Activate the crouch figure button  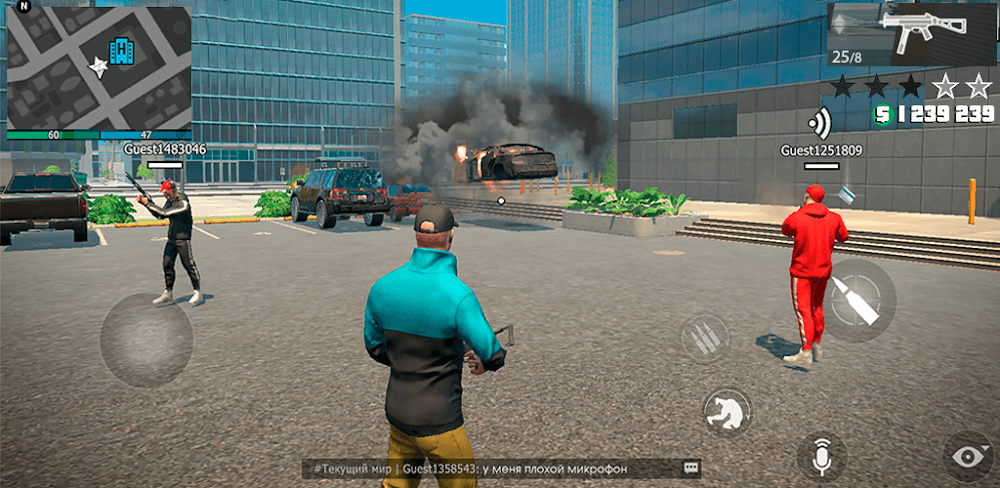727,412
